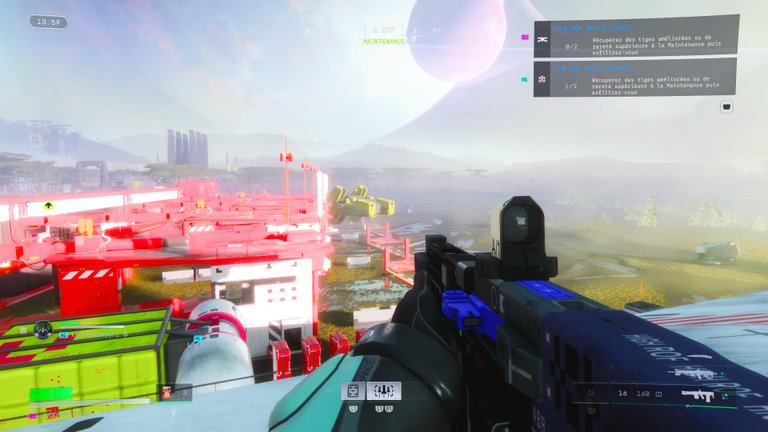Image resolution: width=768 pixels, height=432 pixels.
Task: Click the small dark icon under the objectives
Action: tap(727, 105)
